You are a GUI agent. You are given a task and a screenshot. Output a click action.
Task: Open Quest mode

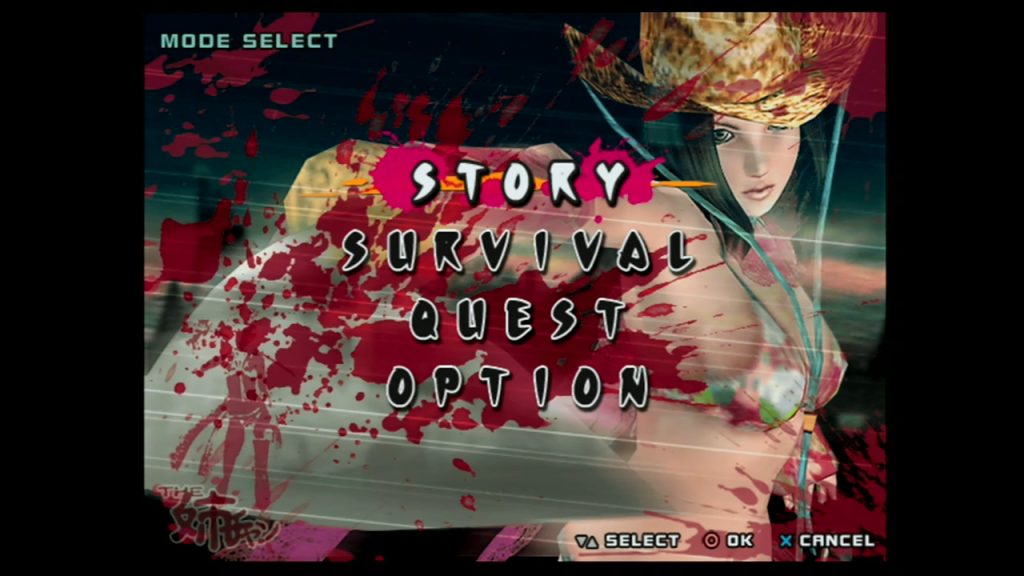tap(518, 320)
